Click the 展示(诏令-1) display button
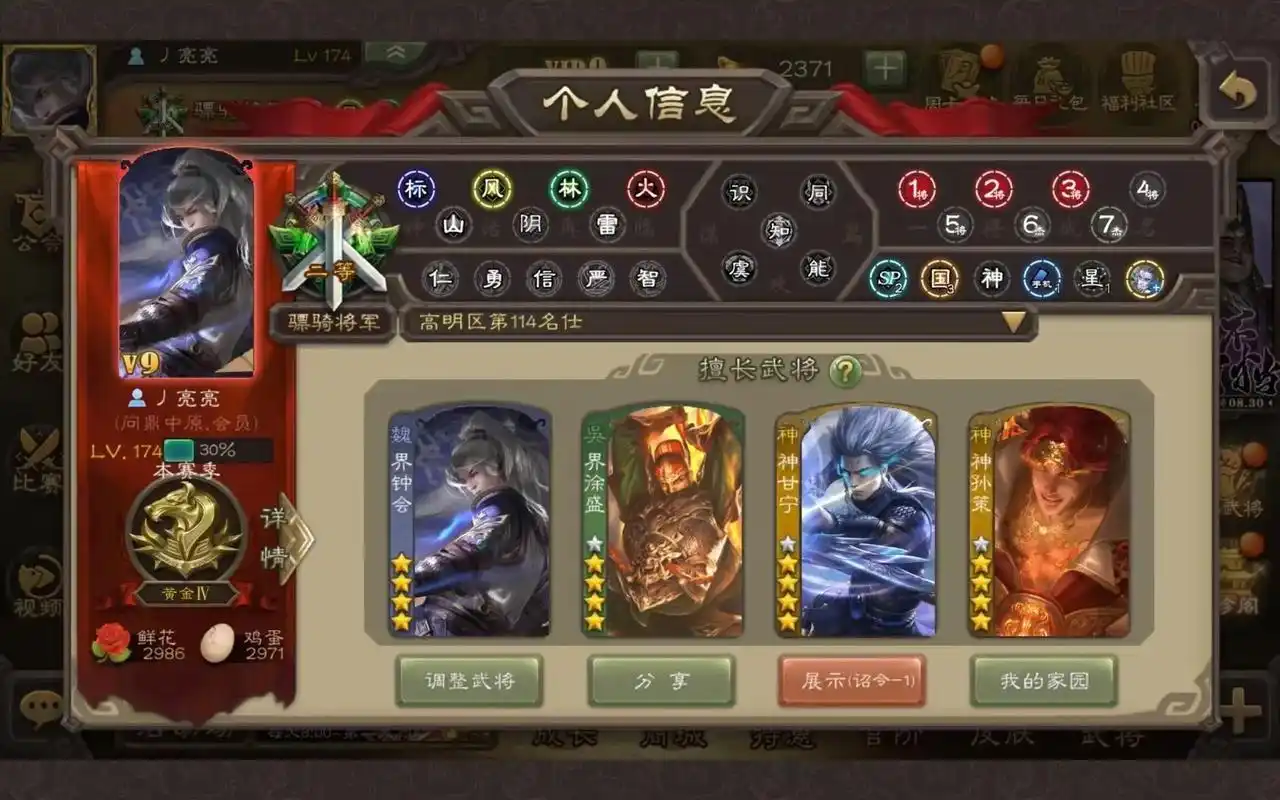Screen dimensions: 1280x800 (852, 682)
